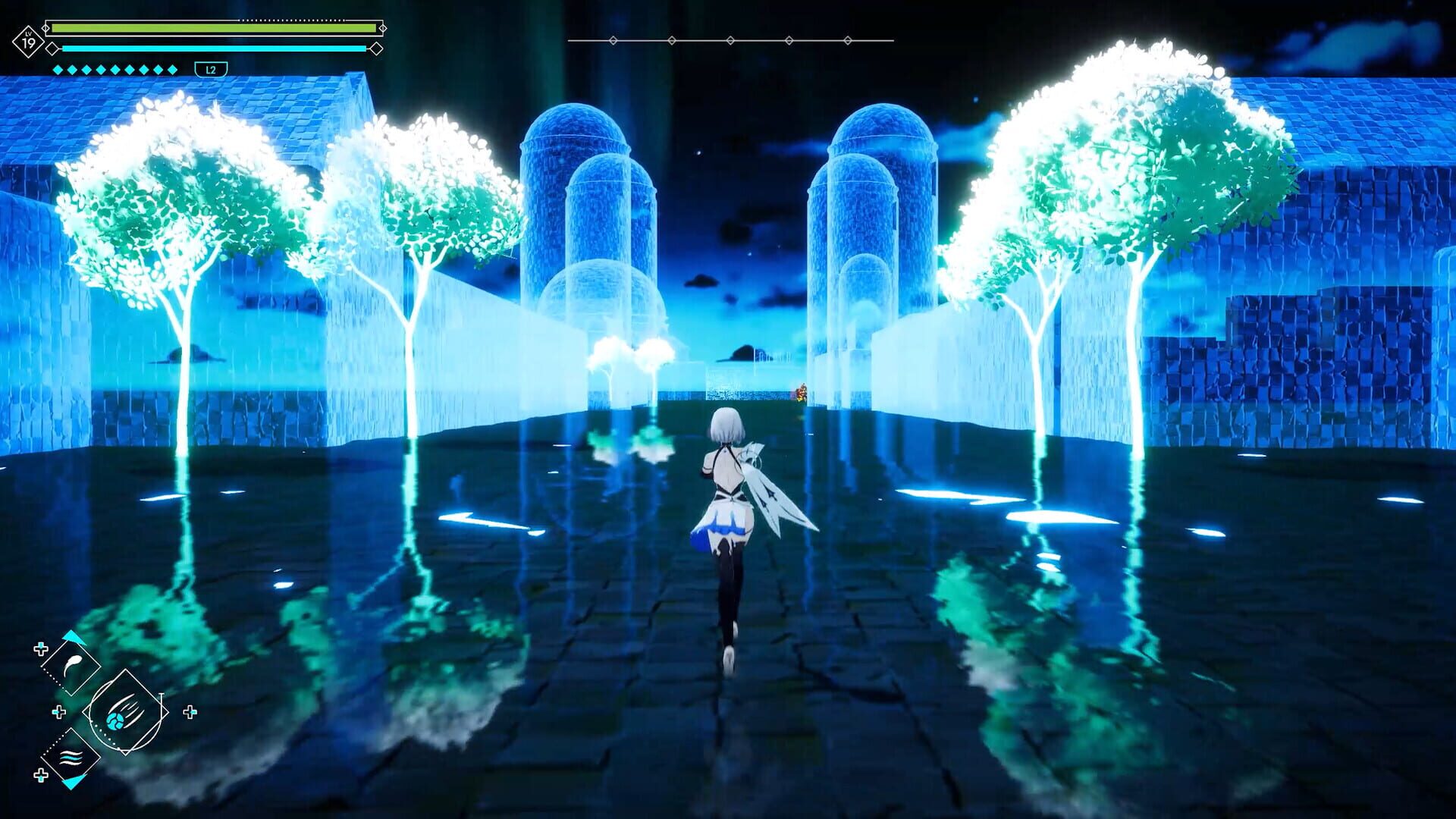Image resolution: width=1456 pixels, height=819 pixels.
Task: Click the plus icon beside the waves skill
Action: (41, 775)
